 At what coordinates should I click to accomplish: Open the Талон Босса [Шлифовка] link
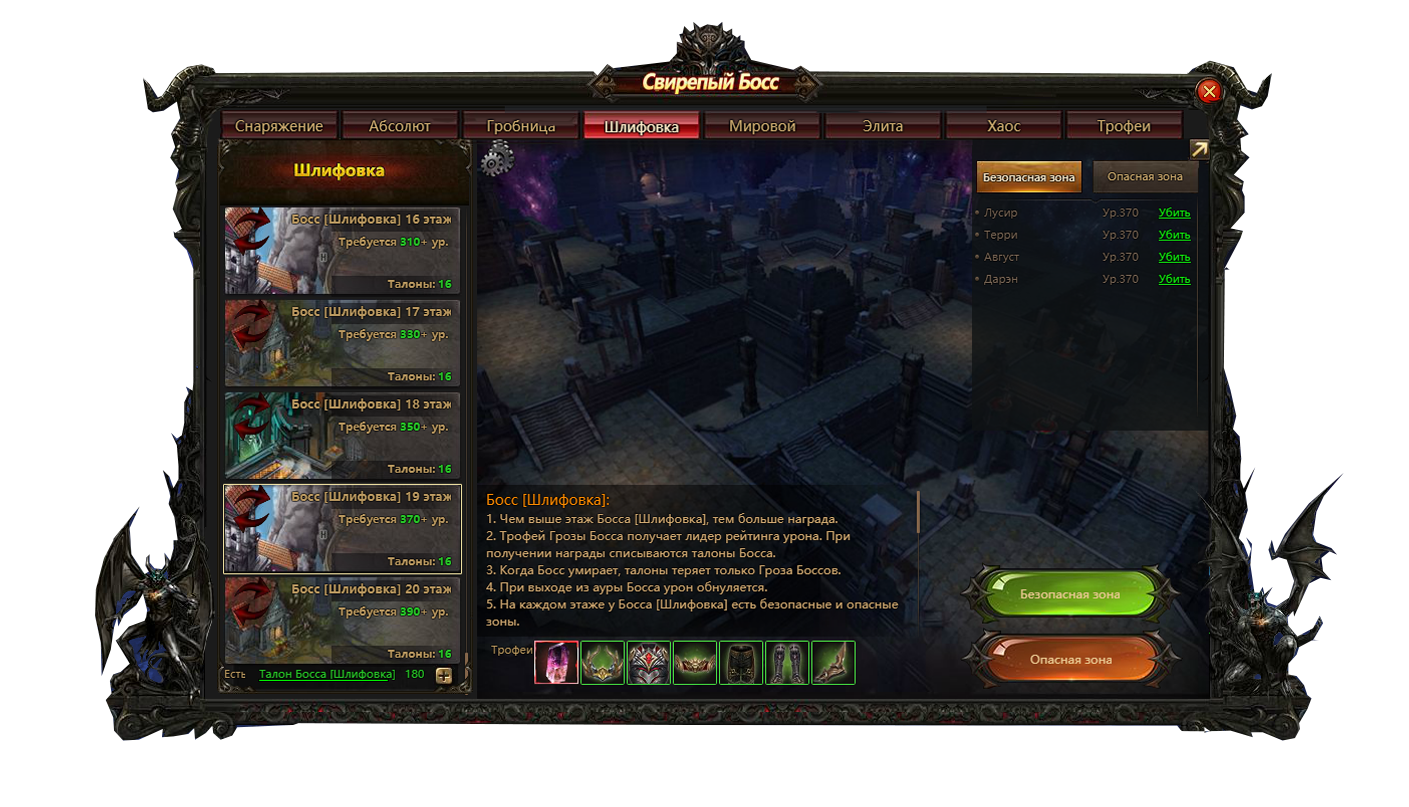click(x=327, y=674)
